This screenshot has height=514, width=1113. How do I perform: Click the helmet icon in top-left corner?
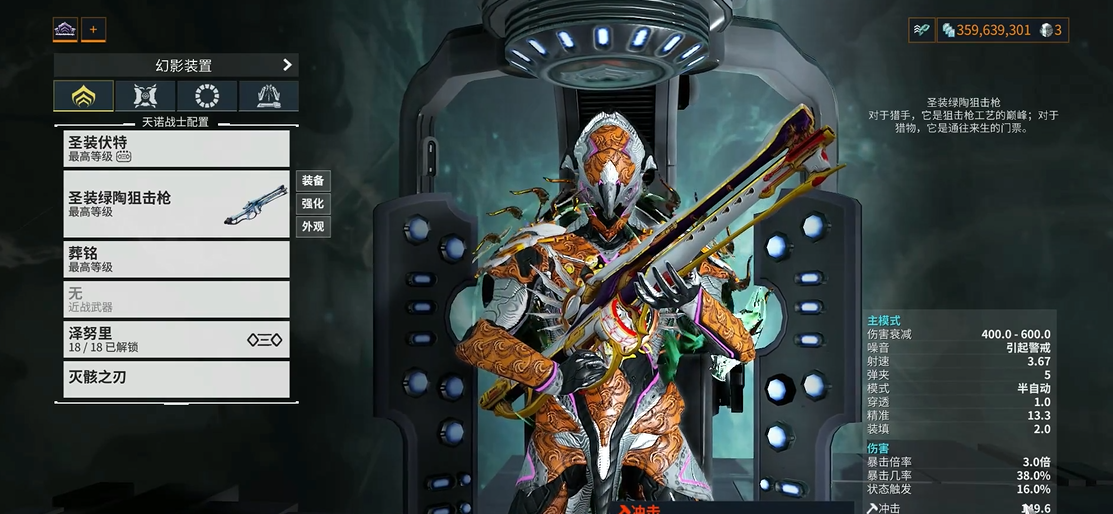(x=65, y=30)
